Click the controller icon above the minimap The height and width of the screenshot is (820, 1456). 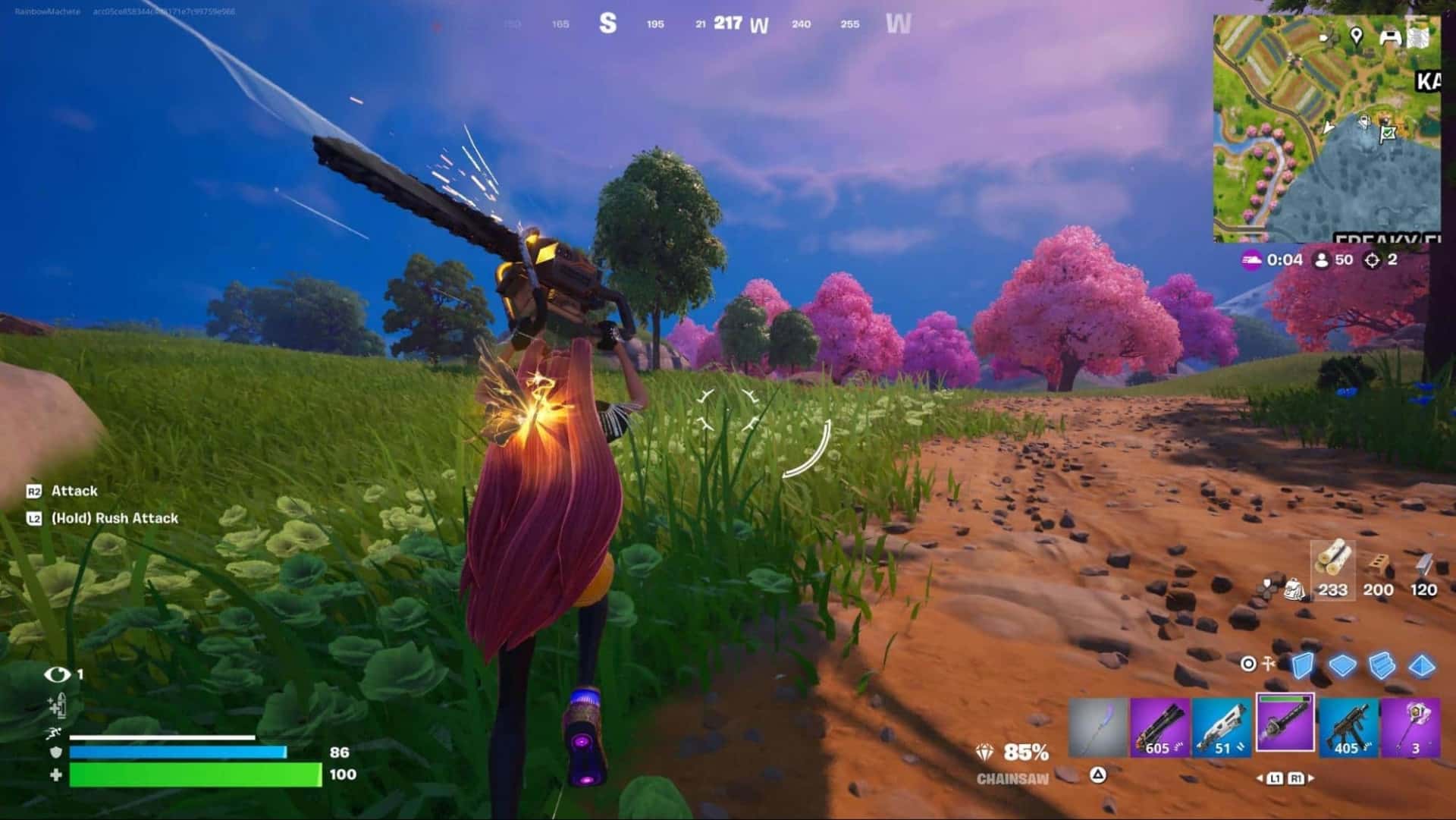(x=1389, y=37)
